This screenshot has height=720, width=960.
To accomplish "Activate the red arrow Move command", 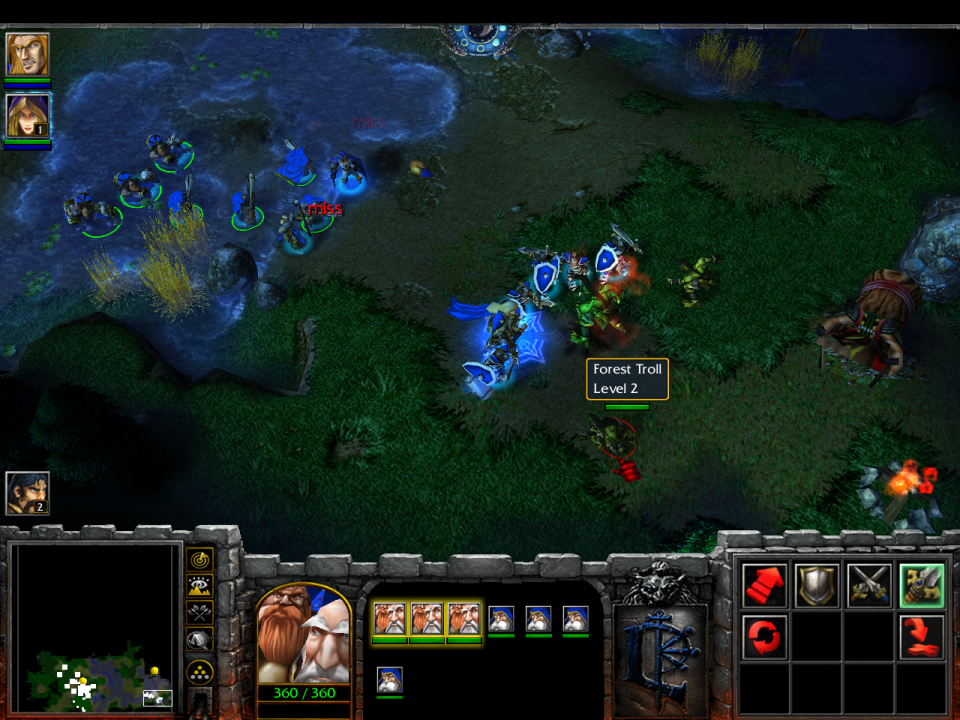I will click(764, 586).
